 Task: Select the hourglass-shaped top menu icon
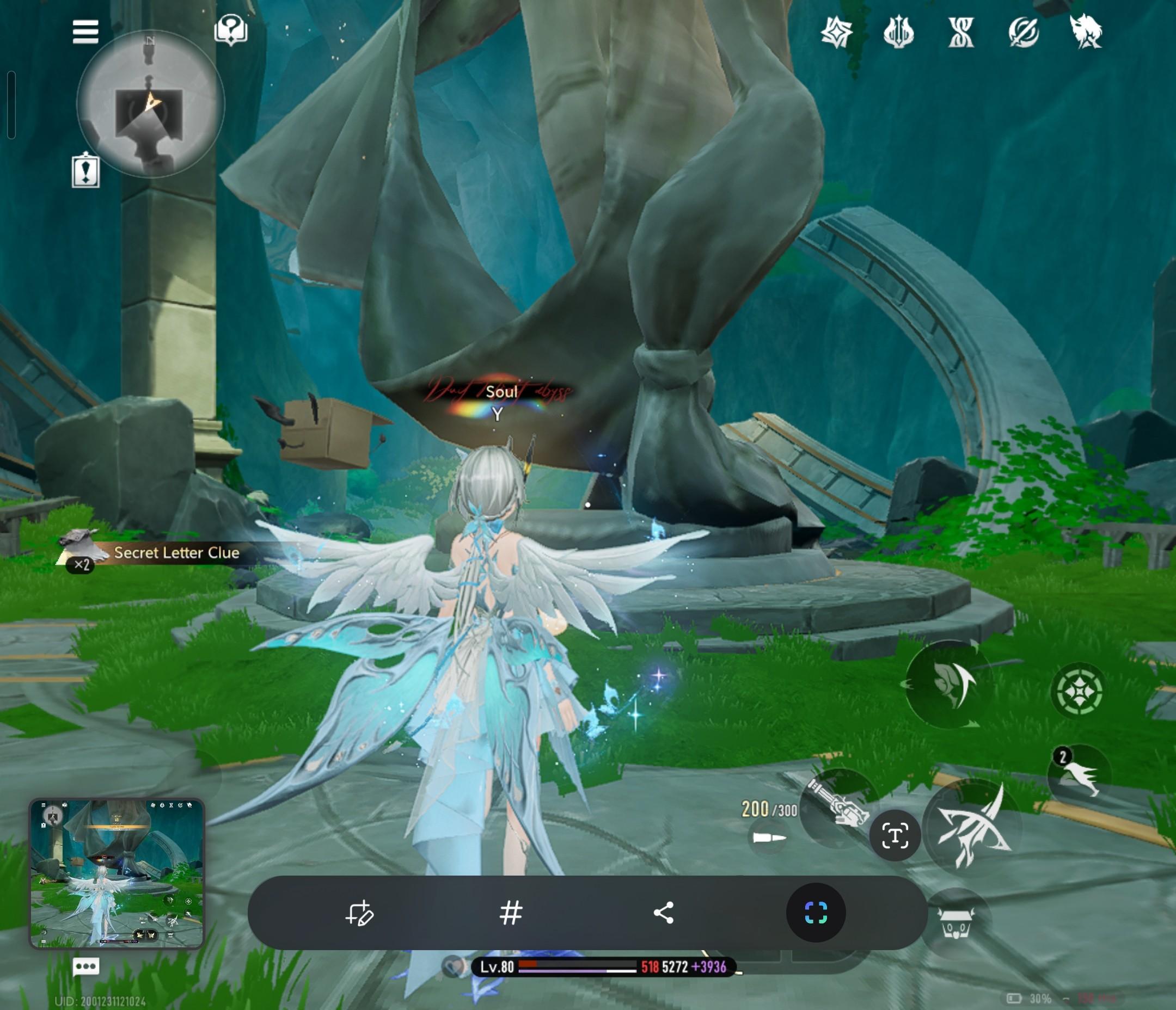pos(961,32)
